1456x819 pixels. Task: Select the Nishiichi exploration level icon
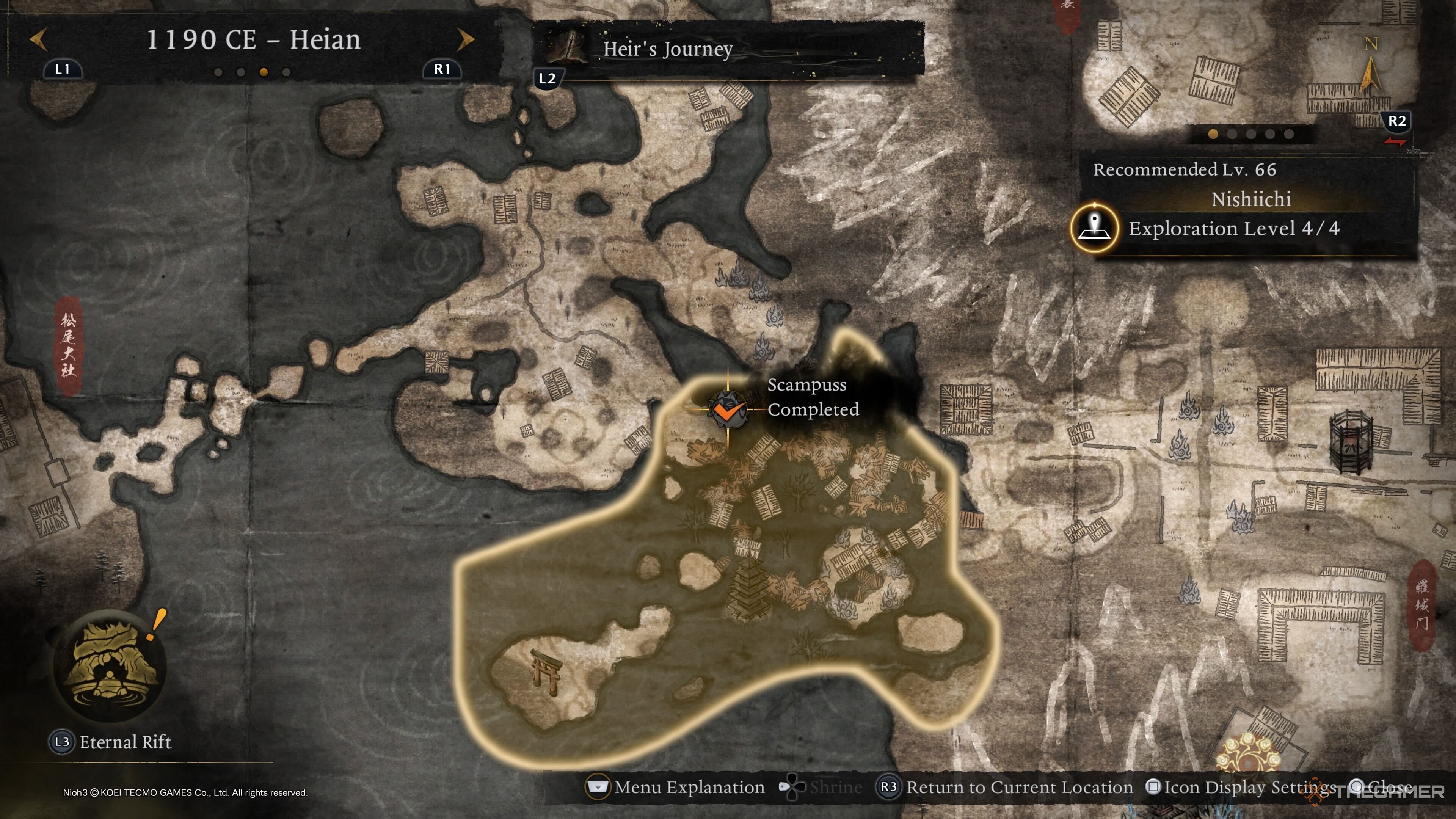point(1094,228)
